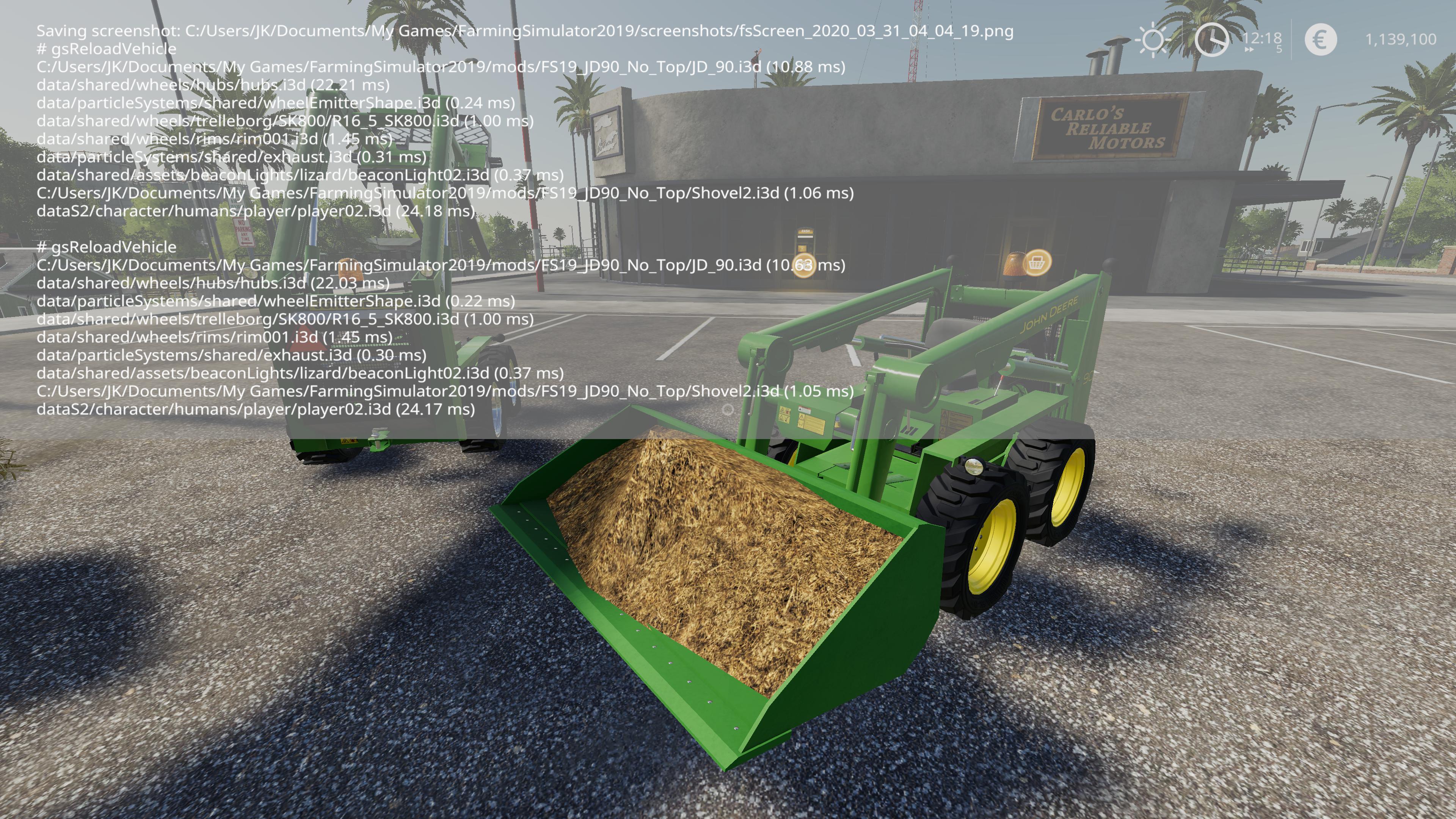
Task: Select the euro currency icon
Action: point(1321,40)
